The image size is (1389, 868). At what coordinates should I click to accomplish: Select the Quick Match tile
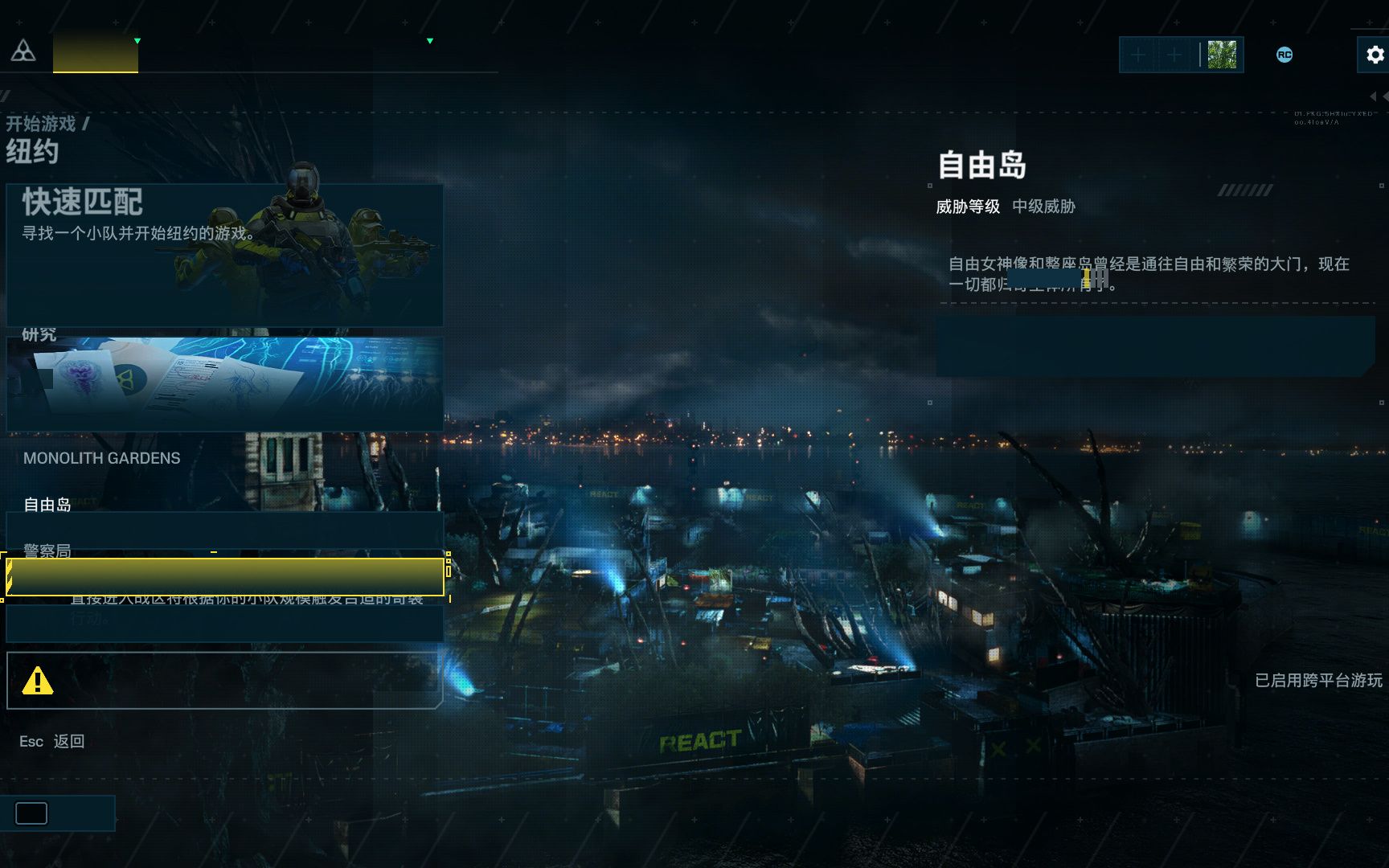225,255
